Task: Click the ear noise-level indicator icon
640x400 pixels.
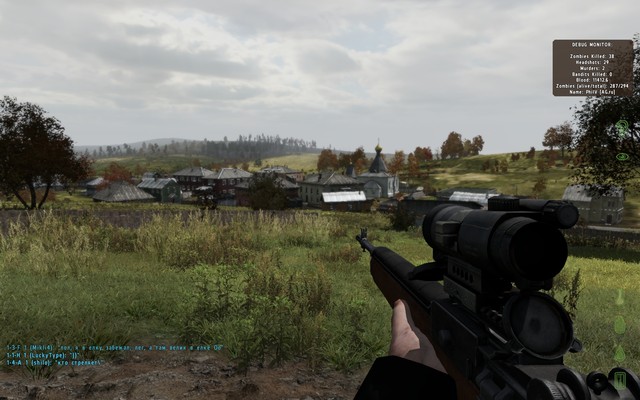Action: pos(622,129)
